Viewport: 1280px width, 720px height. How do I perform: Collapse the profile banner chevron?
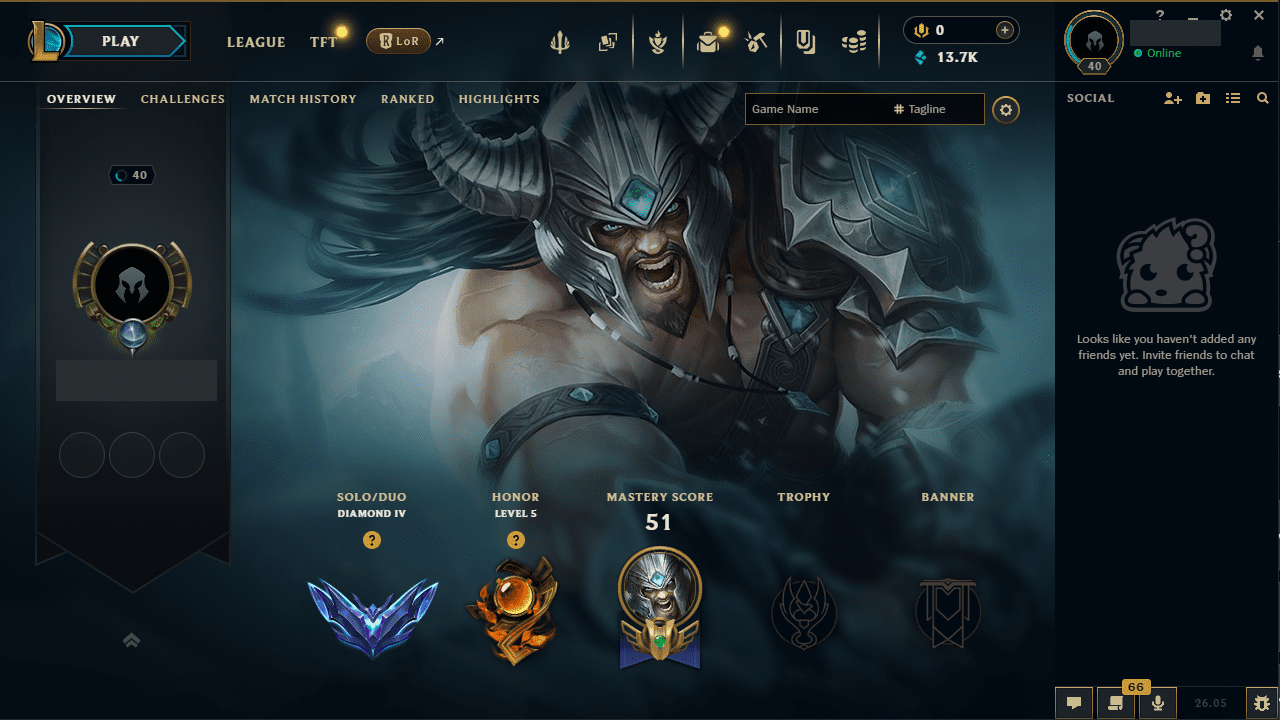coord(131,640)
